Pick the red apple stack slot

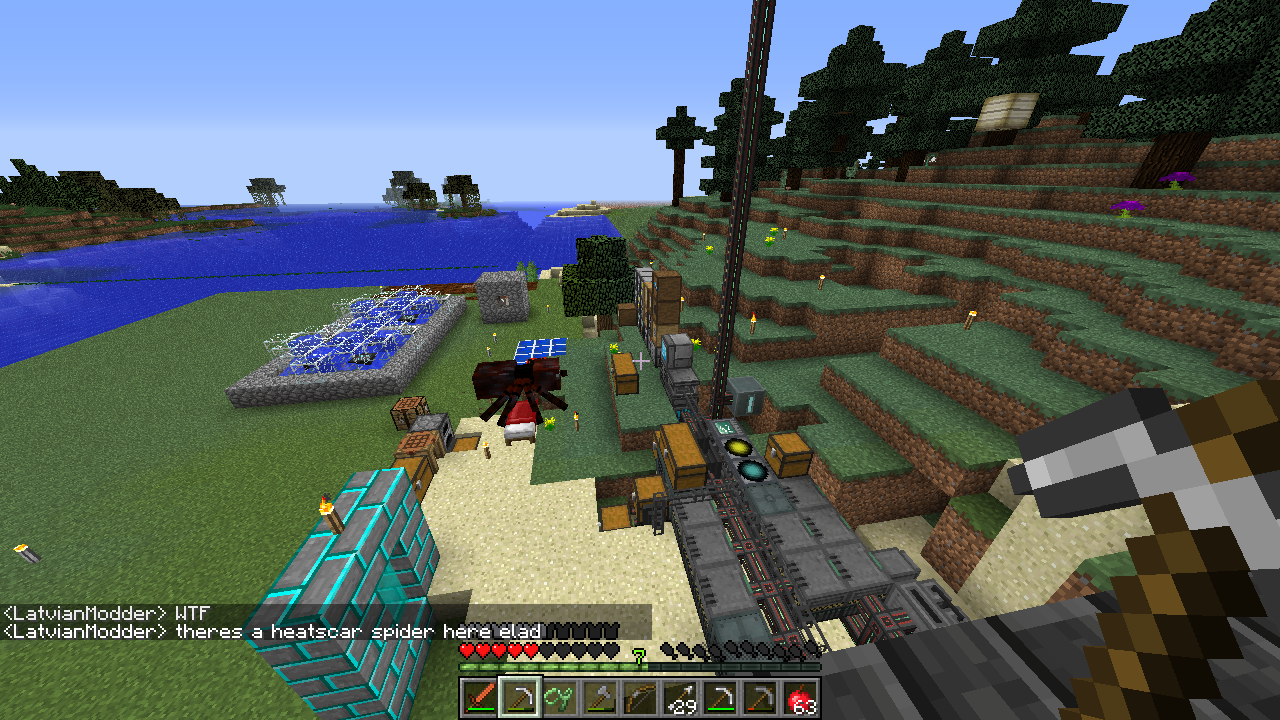pyautogui.click(x=800, y=697)
